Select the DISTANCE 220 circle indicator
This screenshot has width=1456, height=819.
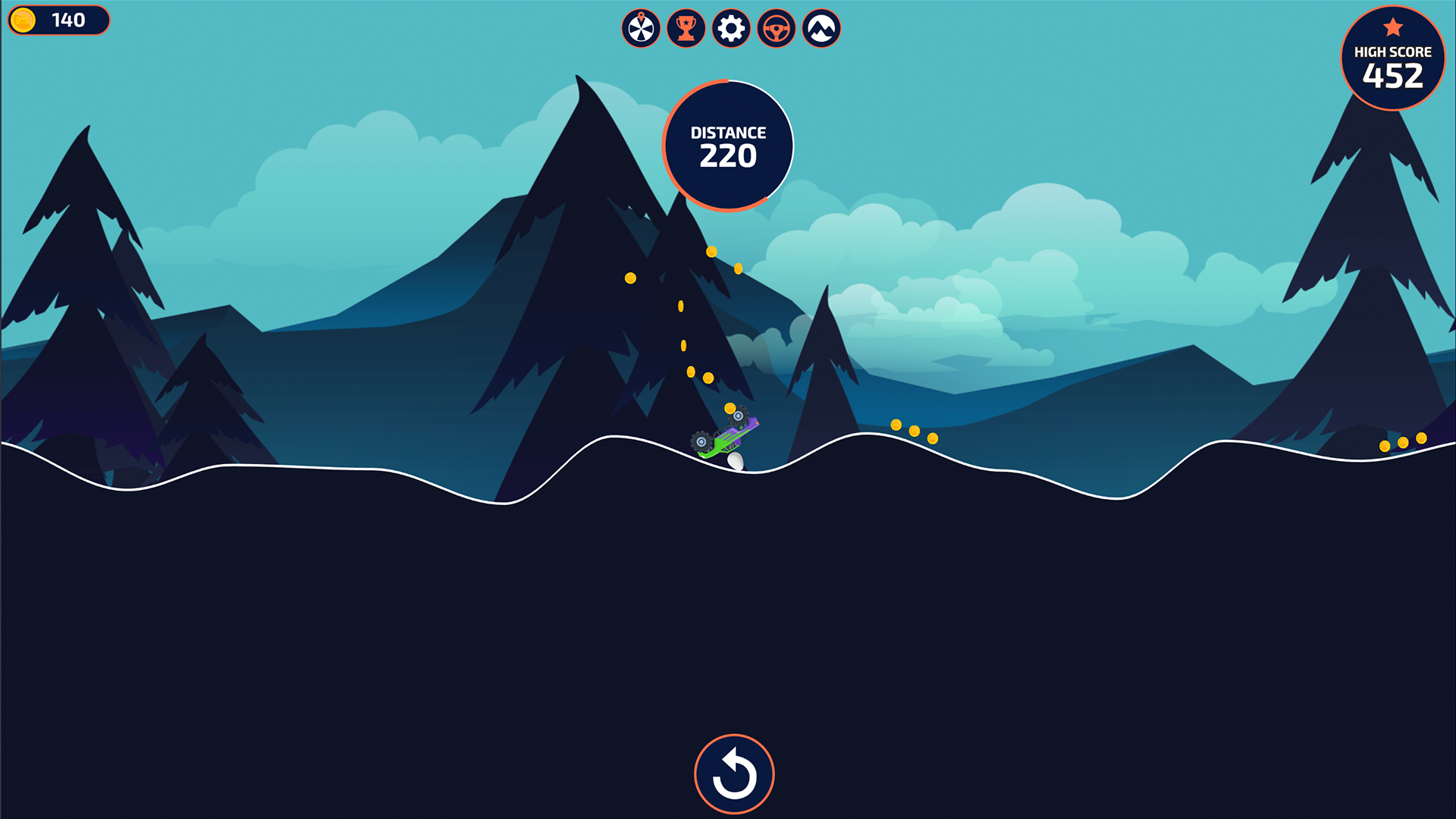click(x=727, y=144)
